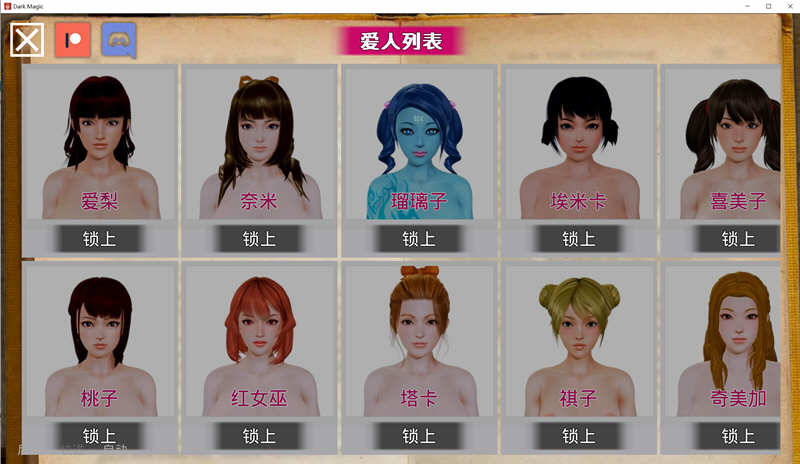800x464 pixels.
Task: Minimize the Dark Magic window
Action: tap(743, 6)
